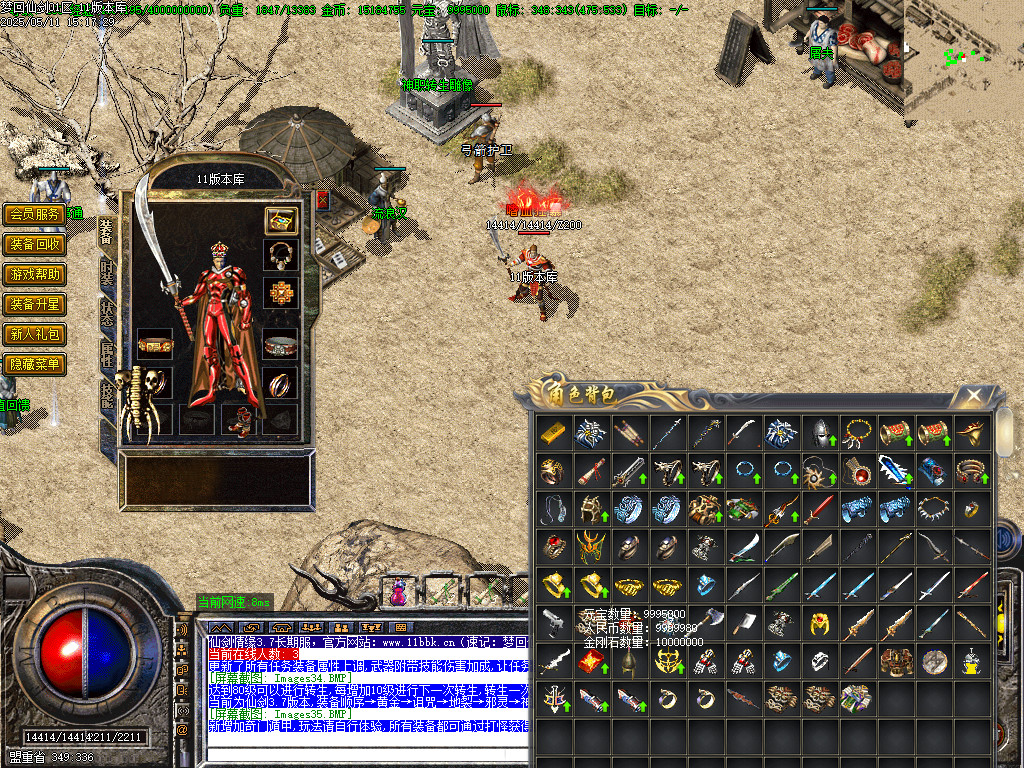Toggle the 隐藏菜单 hide menu button
1024x768 pixels.
click(34, 364)
